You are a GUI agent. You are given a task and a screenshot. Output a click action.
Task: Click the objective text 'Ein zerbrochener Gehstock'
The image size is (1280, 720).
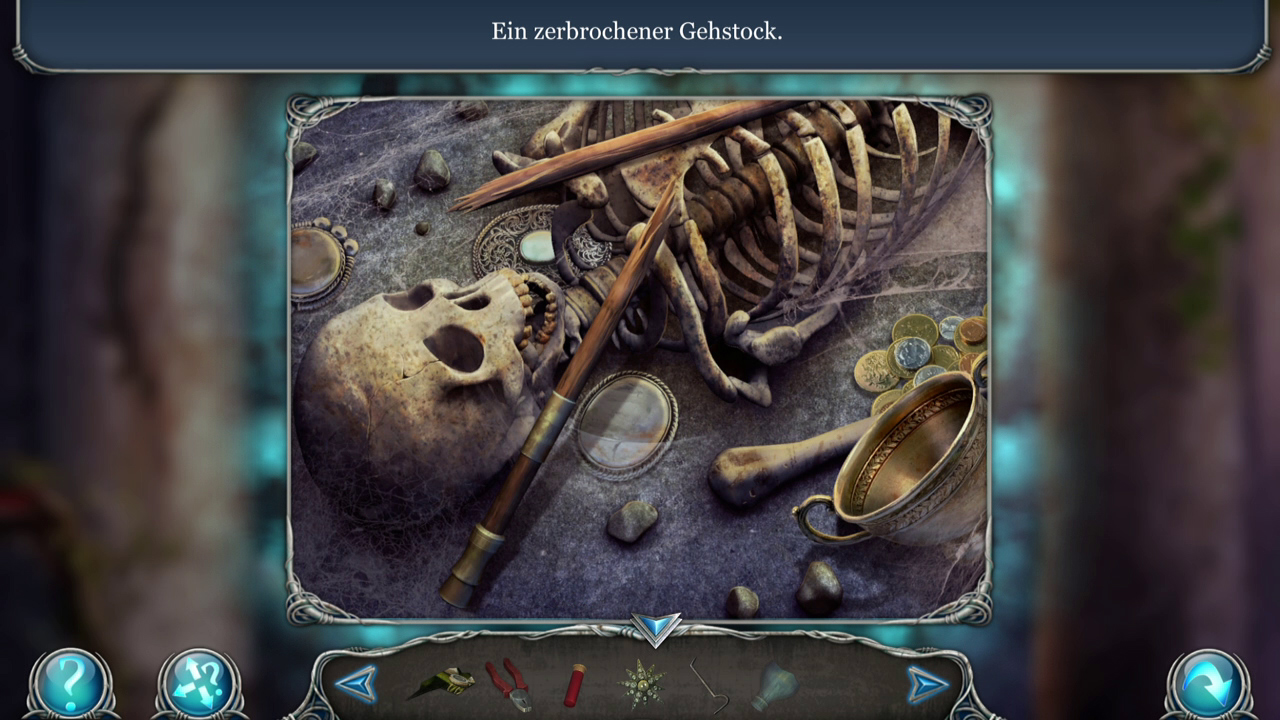click(639, 31)
